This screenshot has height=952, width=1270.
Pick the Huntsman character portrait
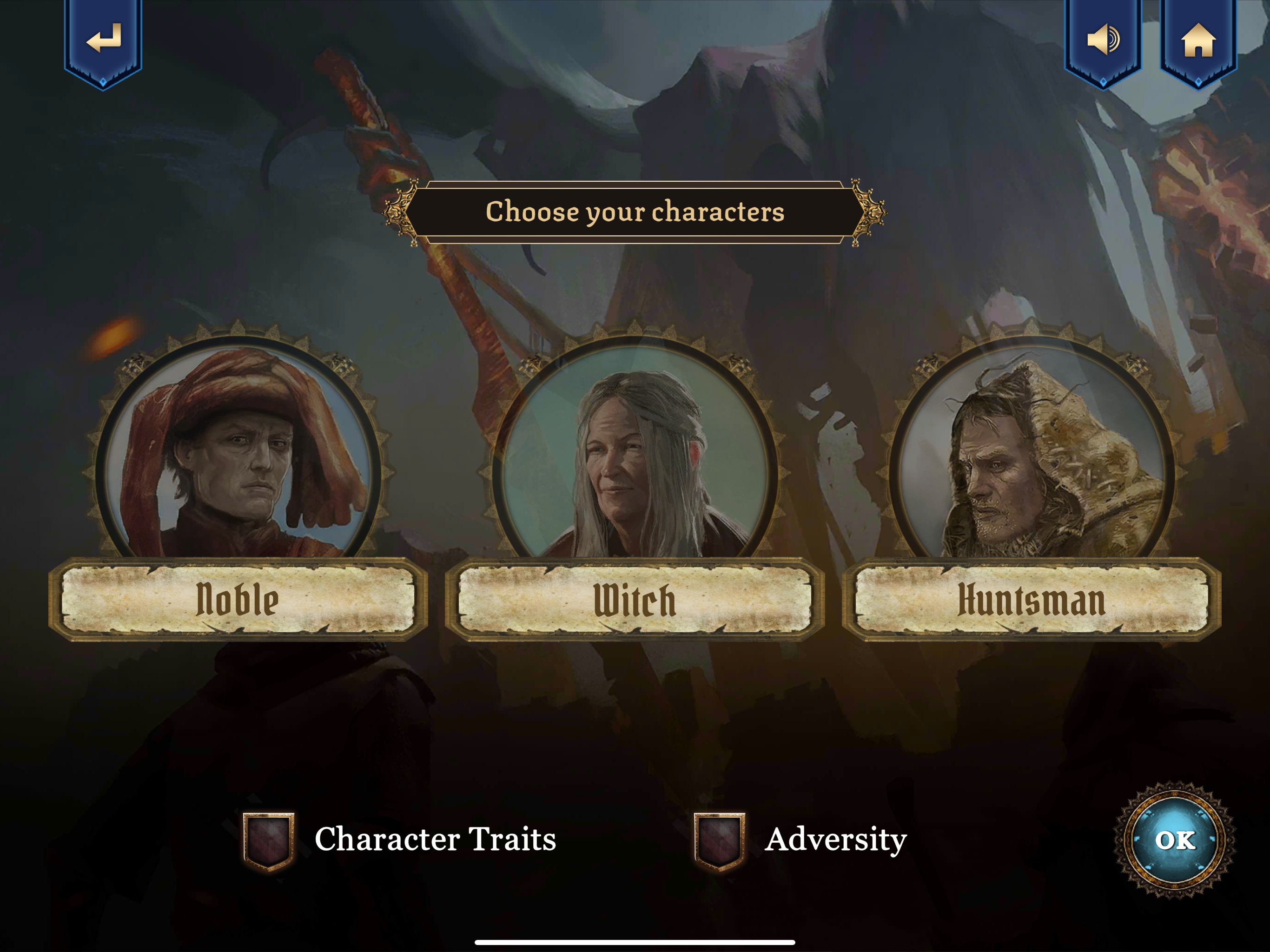pos(1031,454)
